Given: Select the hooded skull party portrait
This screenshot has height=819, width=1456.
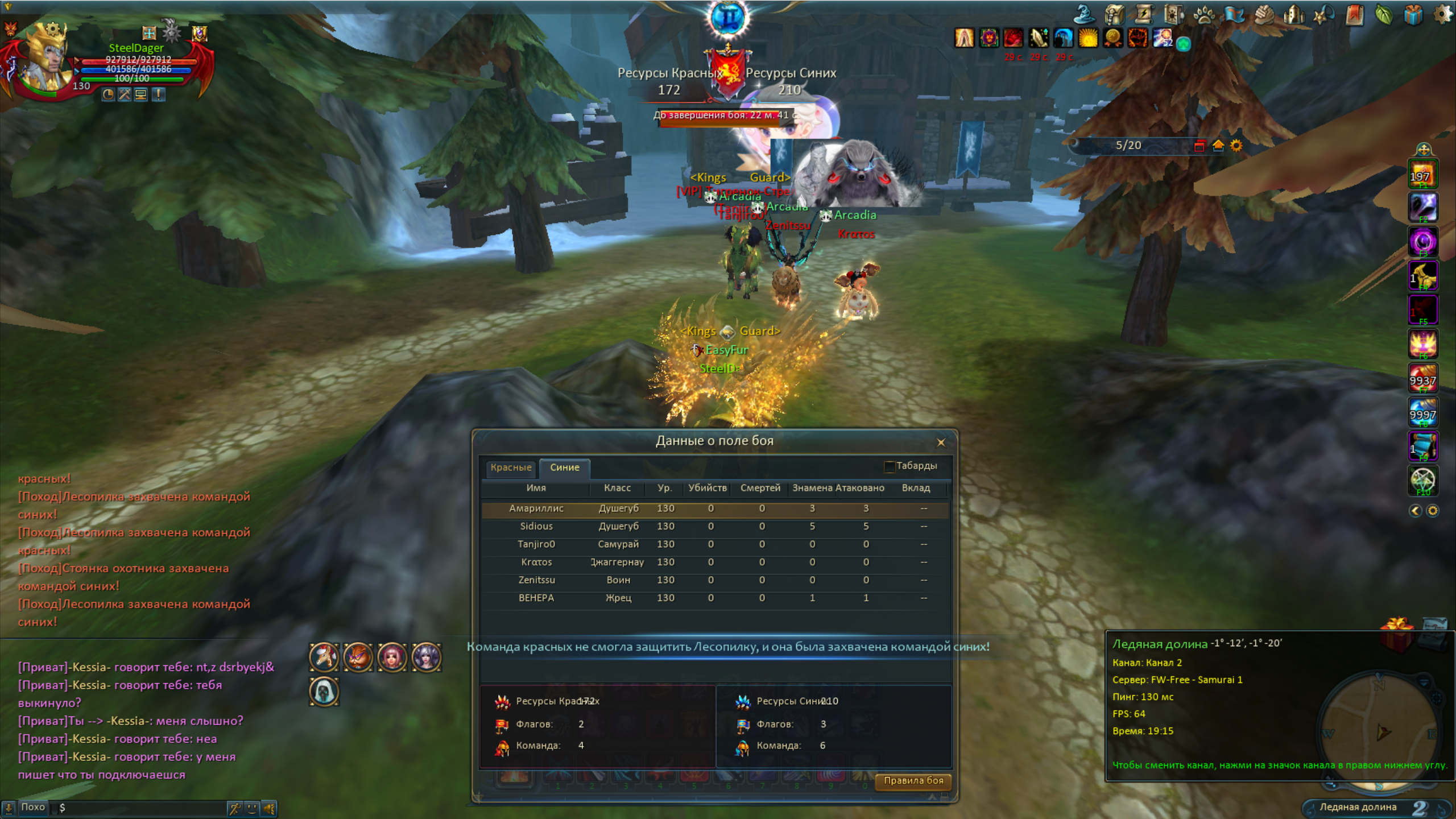Looking at the screenshot, I should [x=324, y=692].
